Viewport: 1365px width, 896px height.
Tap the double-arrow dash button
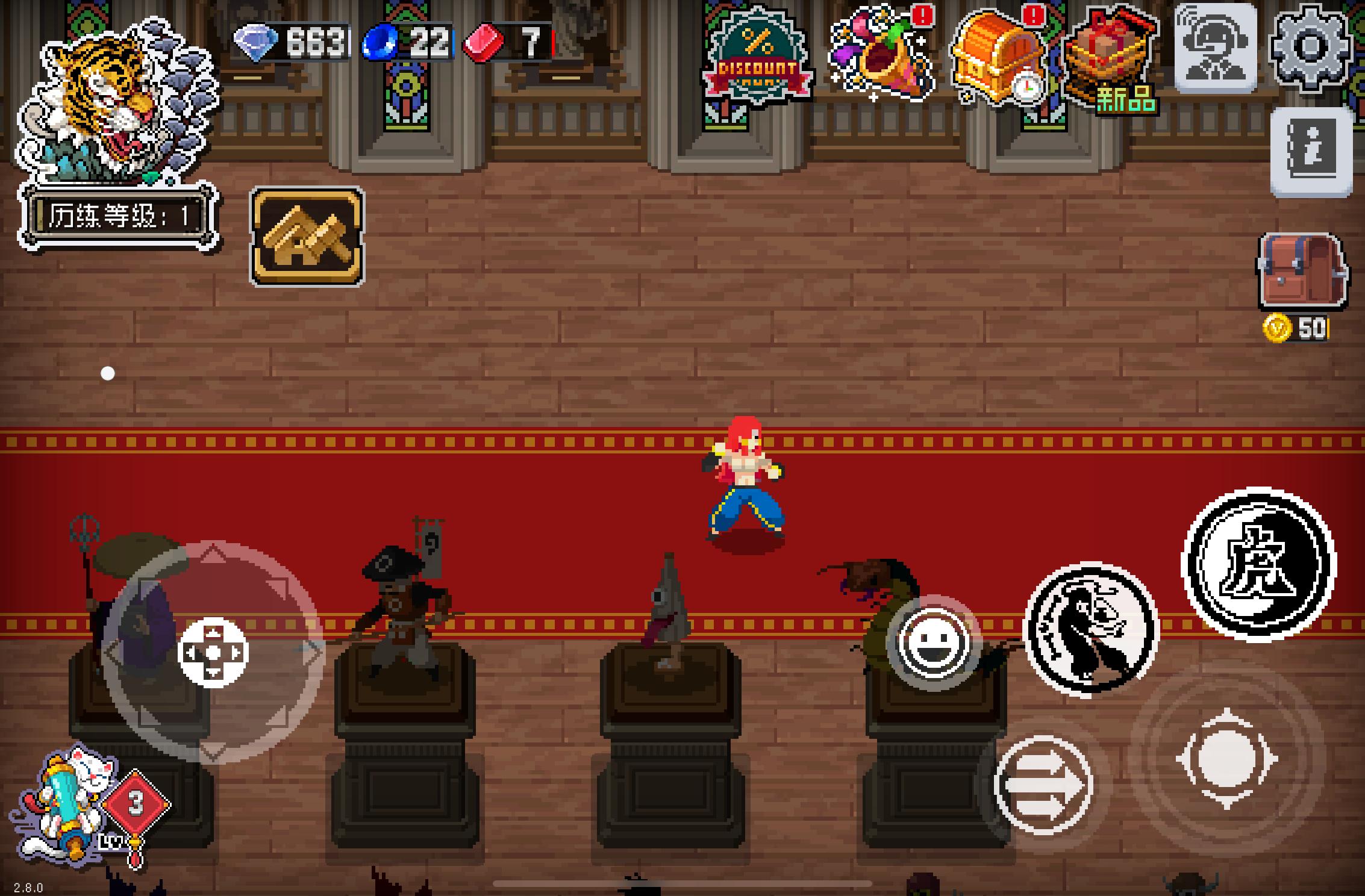tap(1043, 785)
